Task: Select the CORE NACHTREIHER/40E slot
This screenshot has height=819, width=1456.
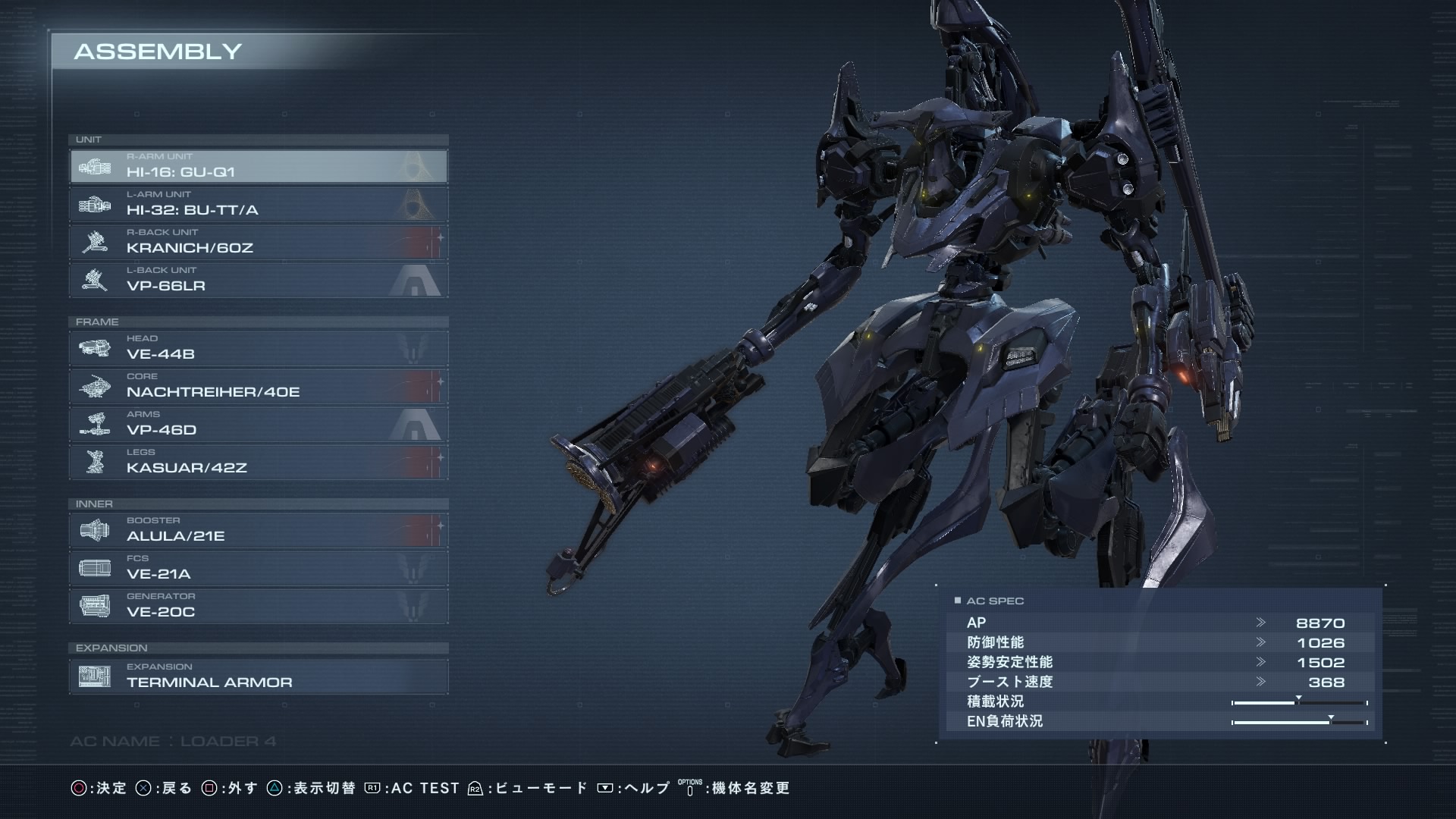Action: pyautogui.click(x=258, y=386)
